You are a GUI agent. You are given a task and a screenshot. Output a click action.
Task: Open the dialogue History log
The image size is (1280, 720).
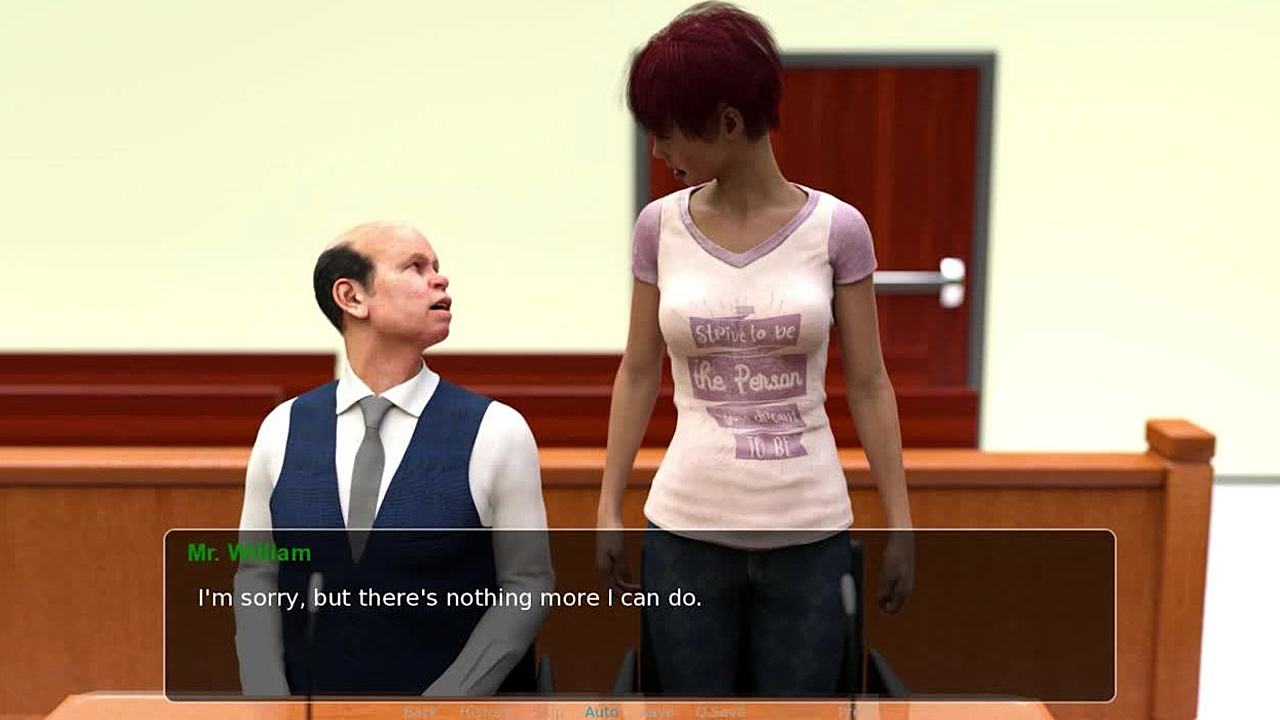[484, 712]
